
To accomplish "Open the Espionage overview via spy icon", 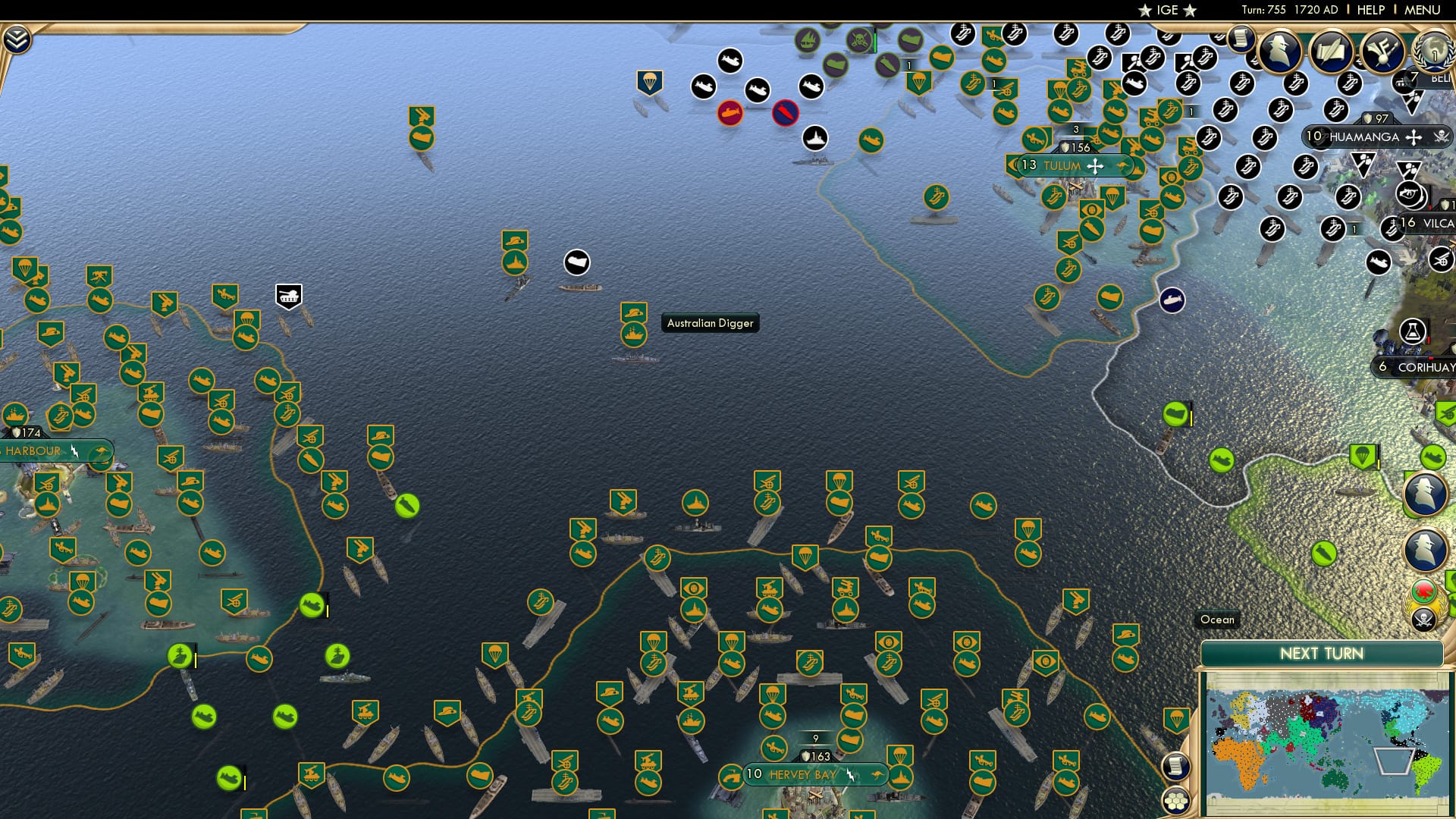I will [1279, 52].
